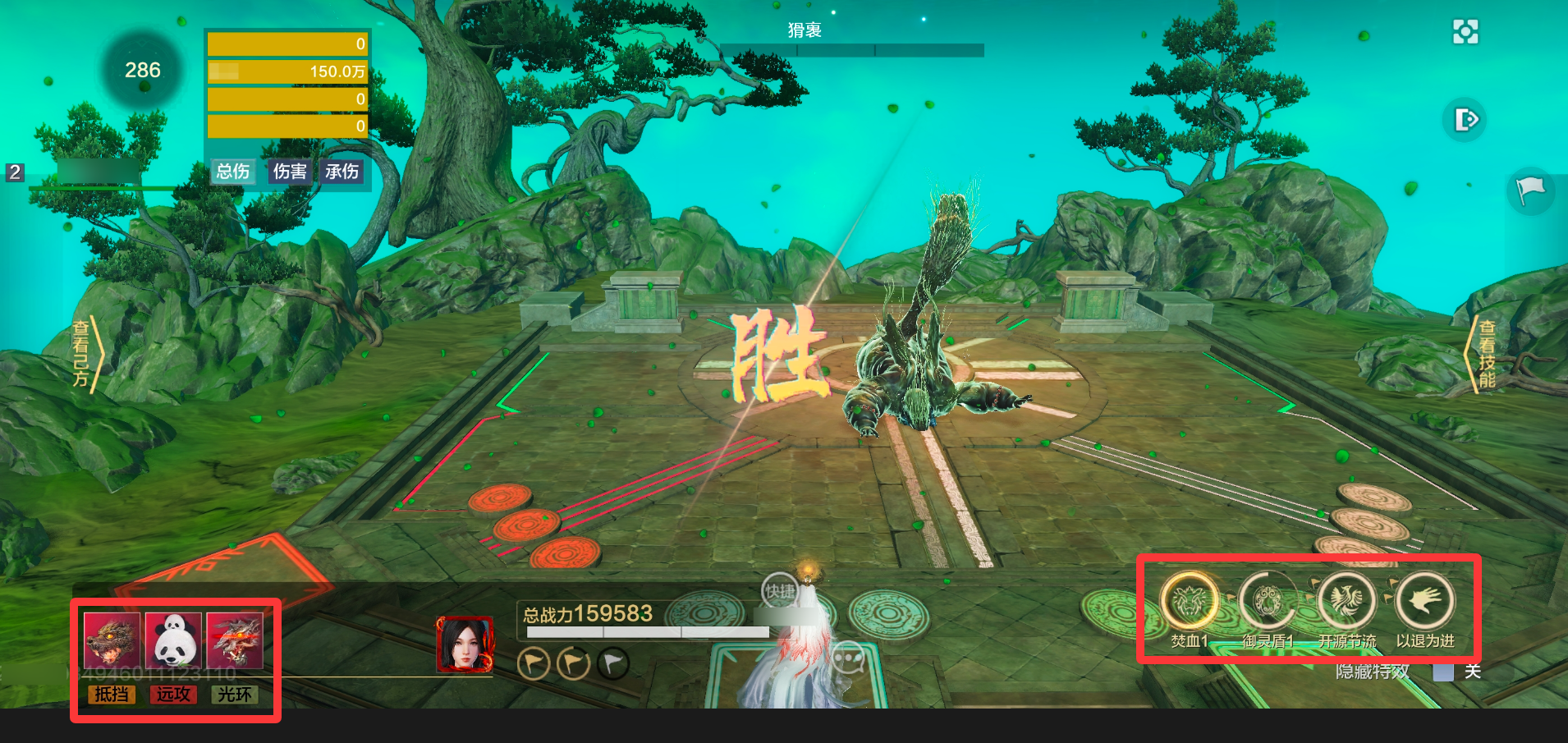Open the 快捷 quick chat bubble
This screenshot has width=1568, height=743.
click(x=779, y=591)
